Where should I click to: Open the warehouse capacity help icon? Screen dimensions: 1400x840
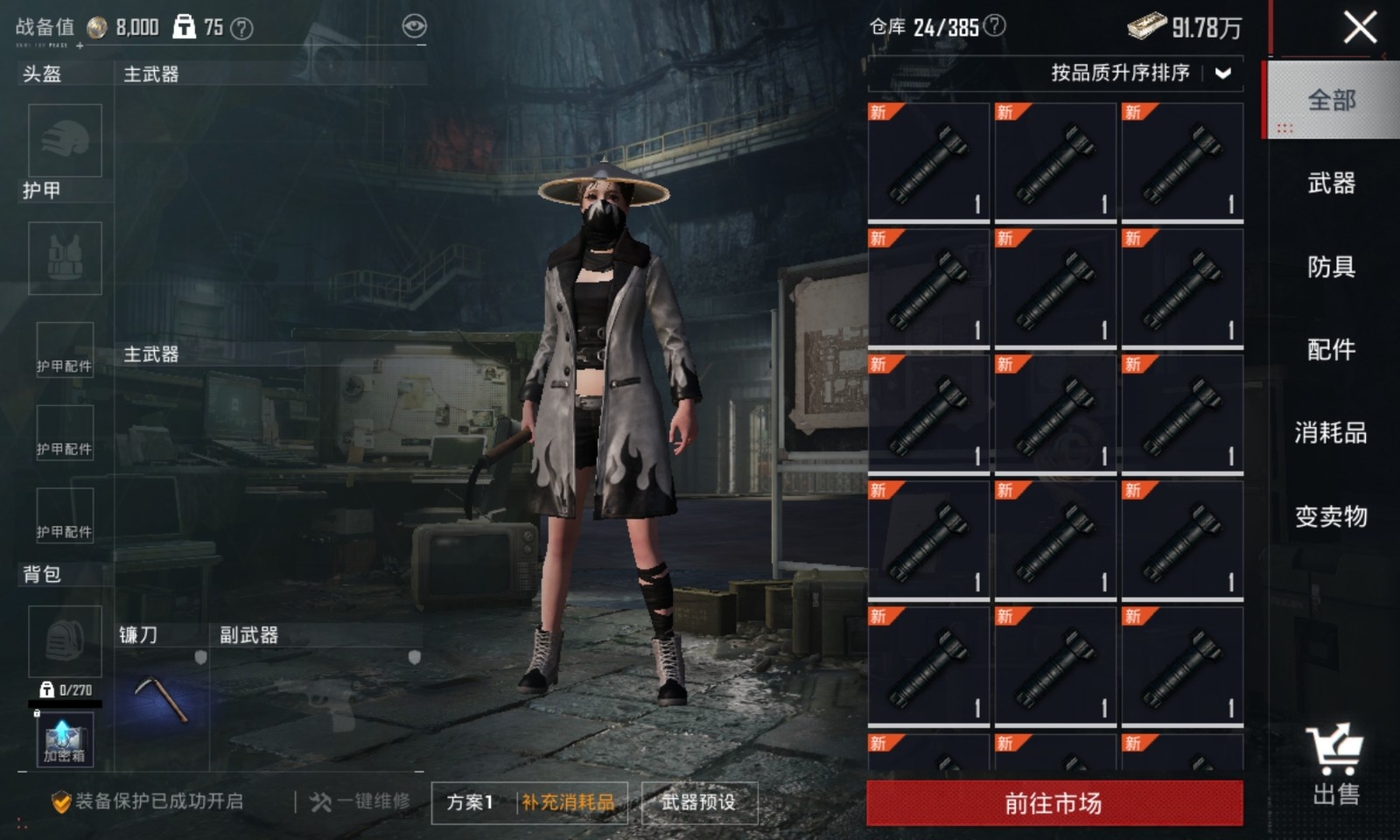[x=994, y=26]
